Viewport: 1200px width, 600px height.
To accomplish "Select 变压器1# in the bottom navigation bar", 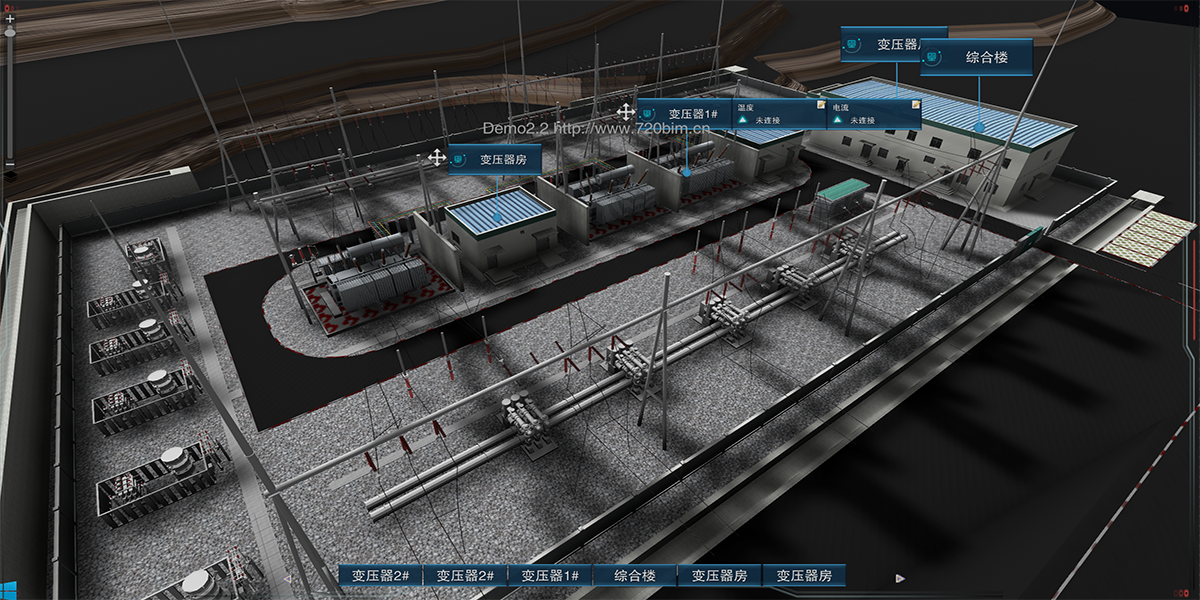I will 550,576.
